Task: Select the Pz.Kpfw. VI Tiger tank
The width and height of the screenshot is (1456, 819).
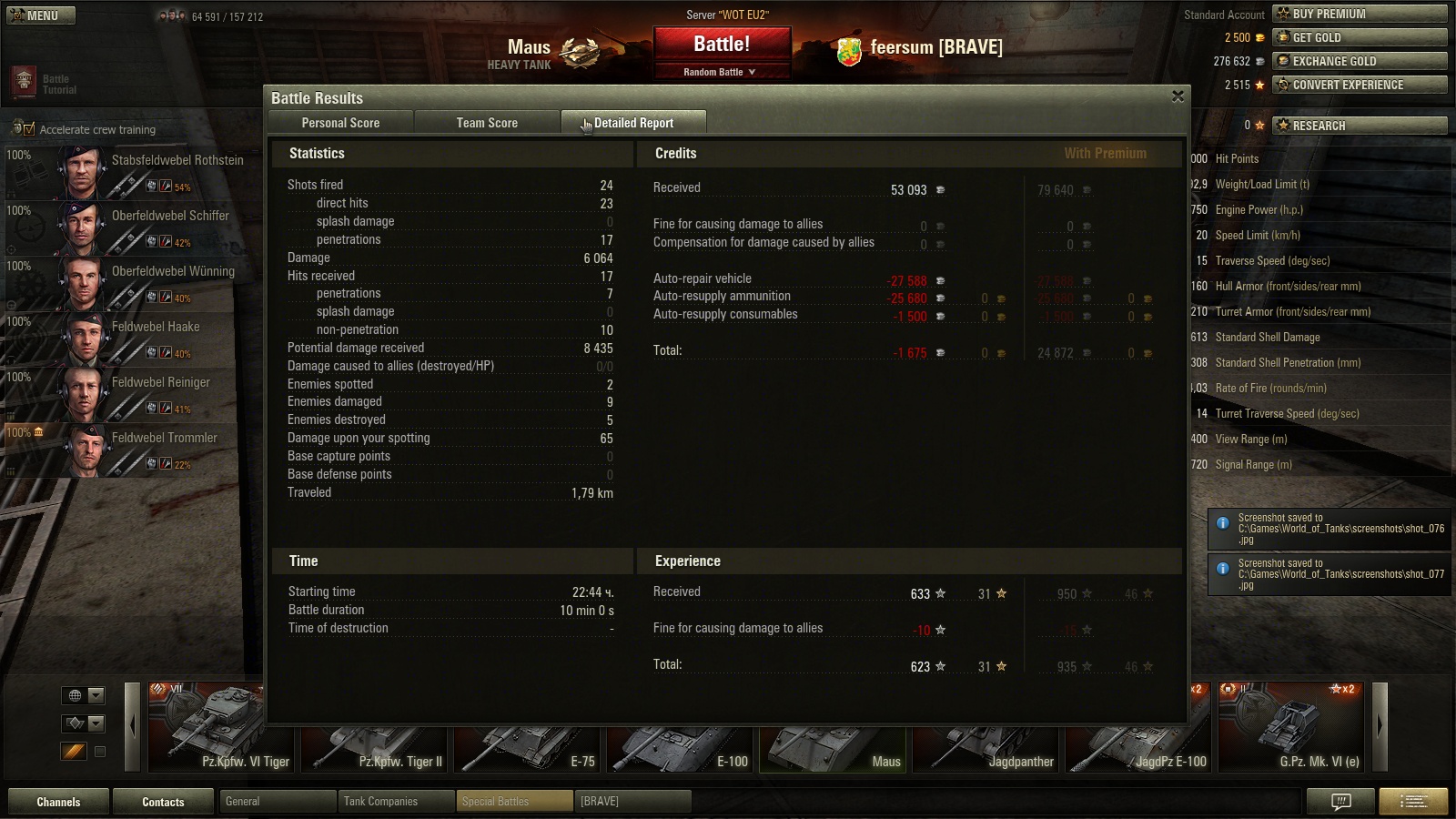Action: coord(220,727)
